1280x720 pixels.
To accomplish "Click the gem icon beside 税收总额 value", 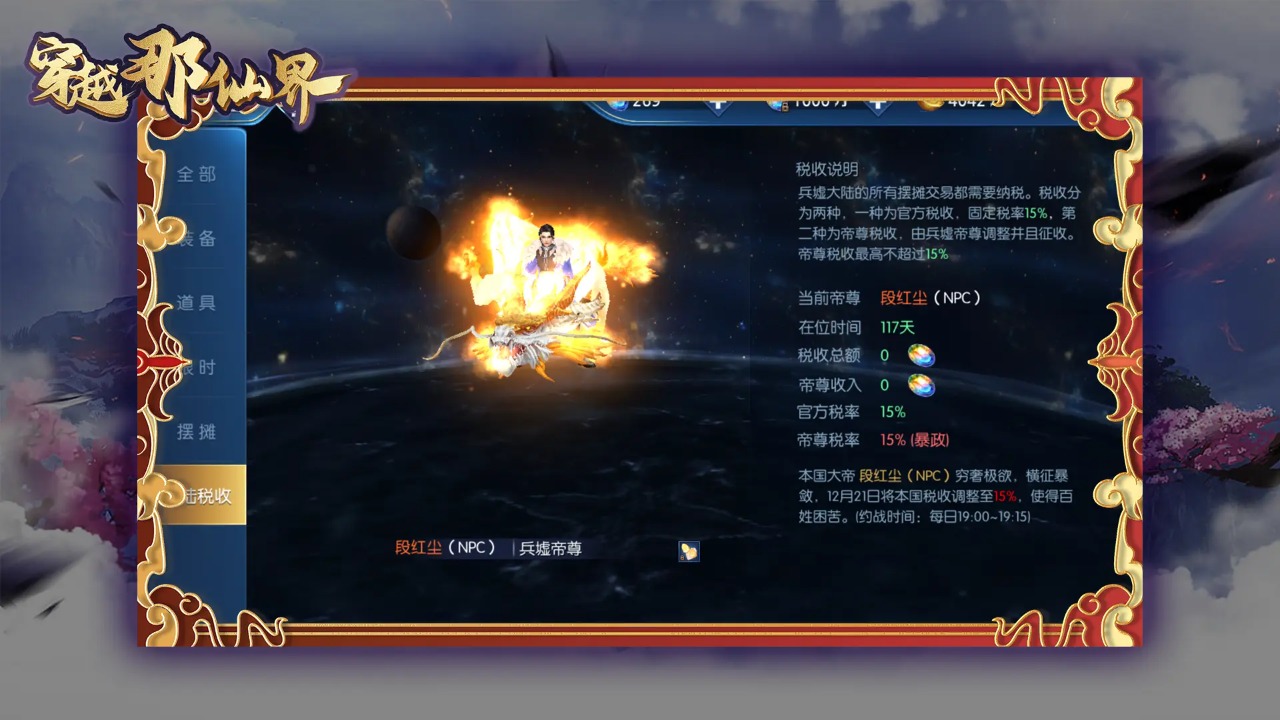I will (x=921, y=356).
